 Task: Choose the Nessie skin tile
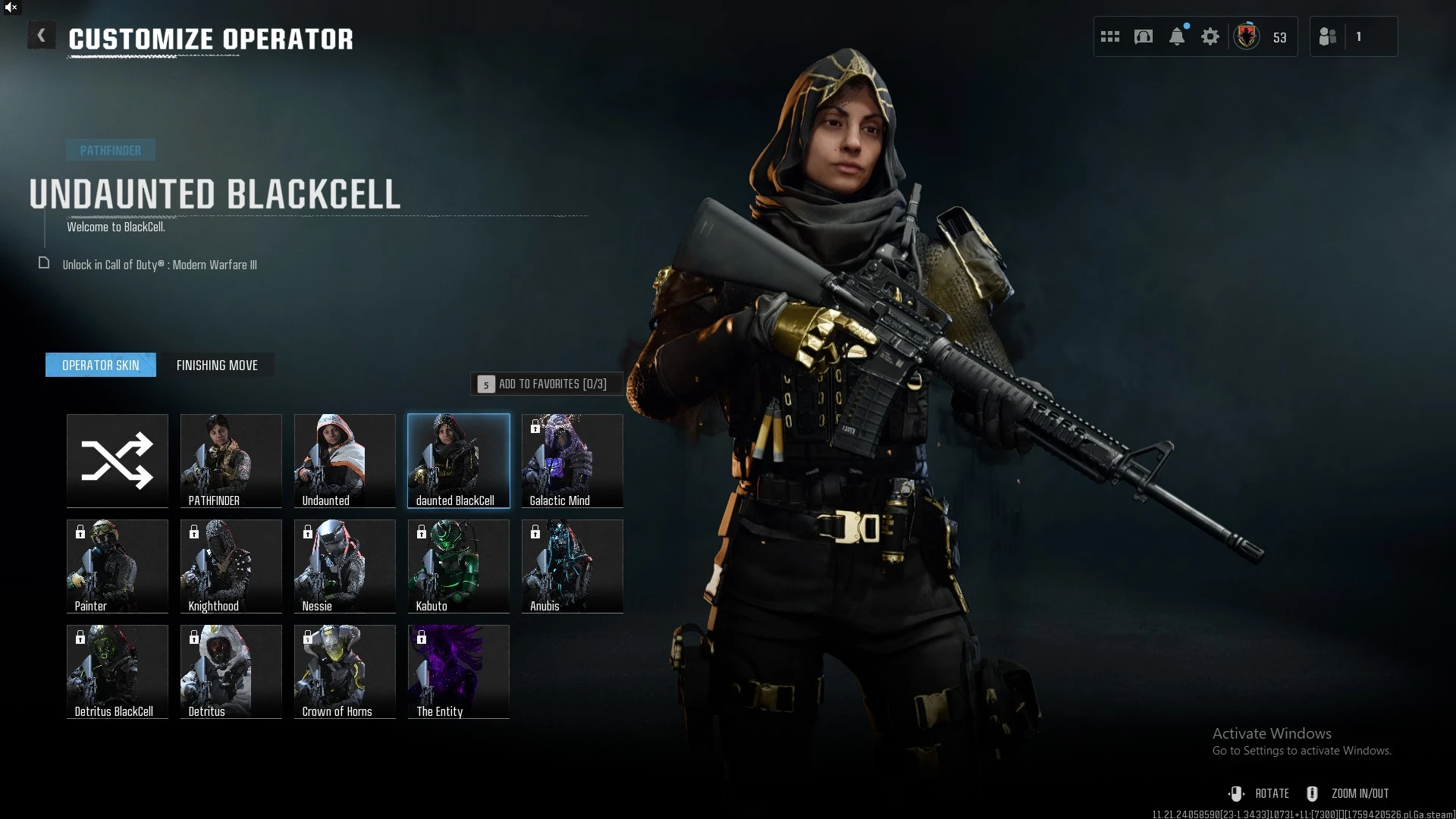click(345, 566)
